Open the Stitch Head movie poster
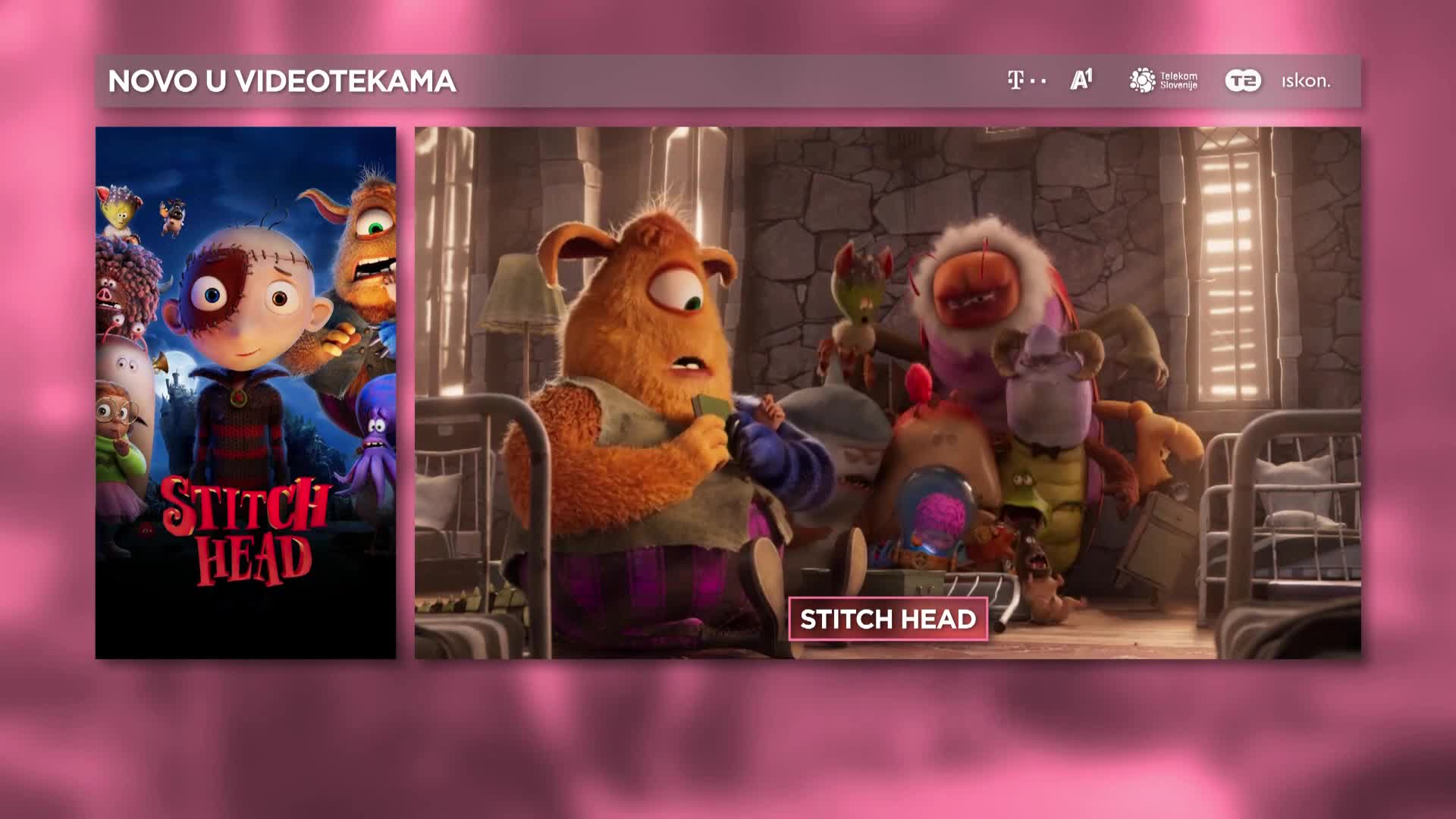This screenshot has height=819, width=1456. [246, 392]
